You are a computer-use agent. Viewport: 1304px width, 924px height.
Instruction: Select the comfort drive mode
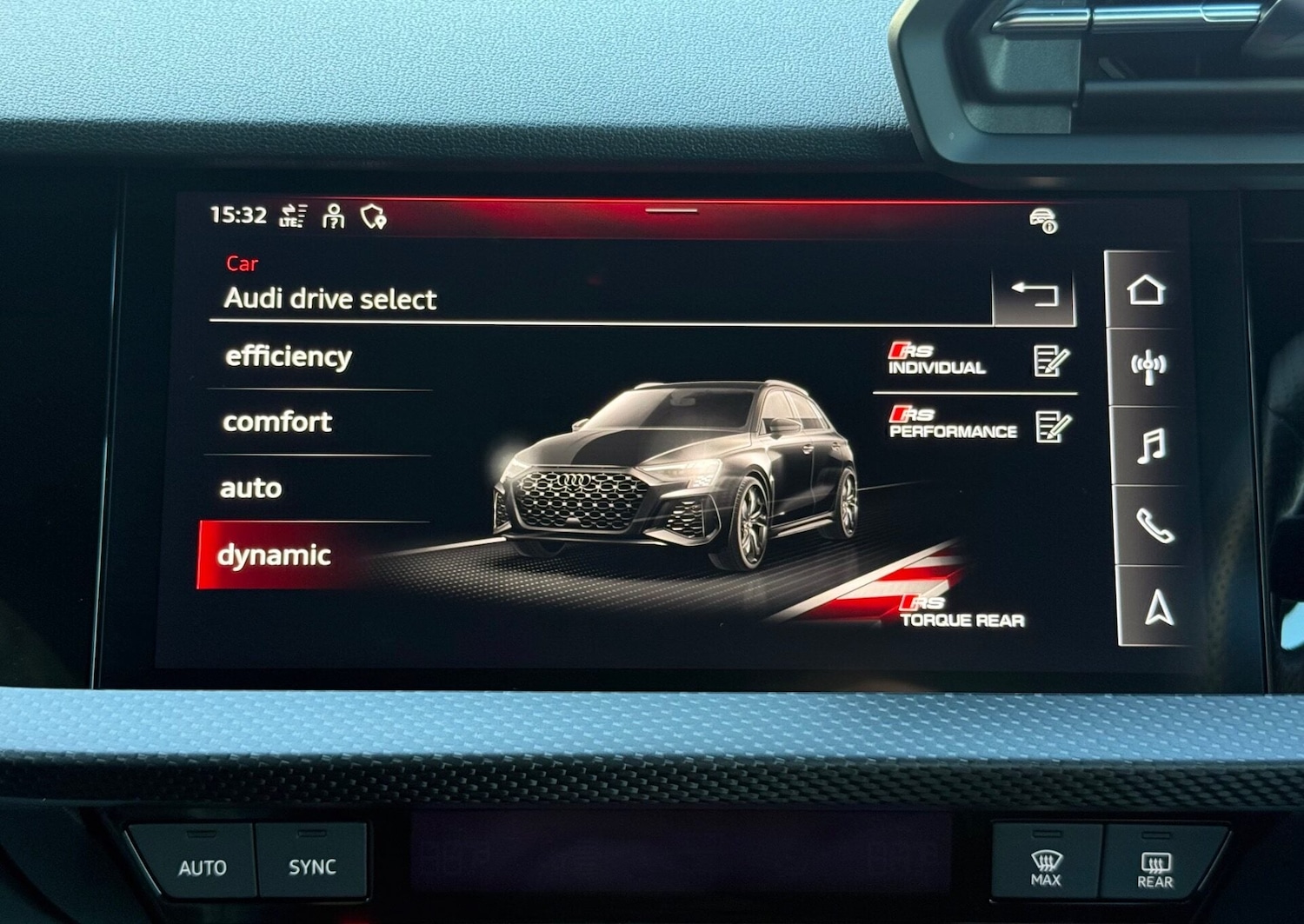[277, 422]
